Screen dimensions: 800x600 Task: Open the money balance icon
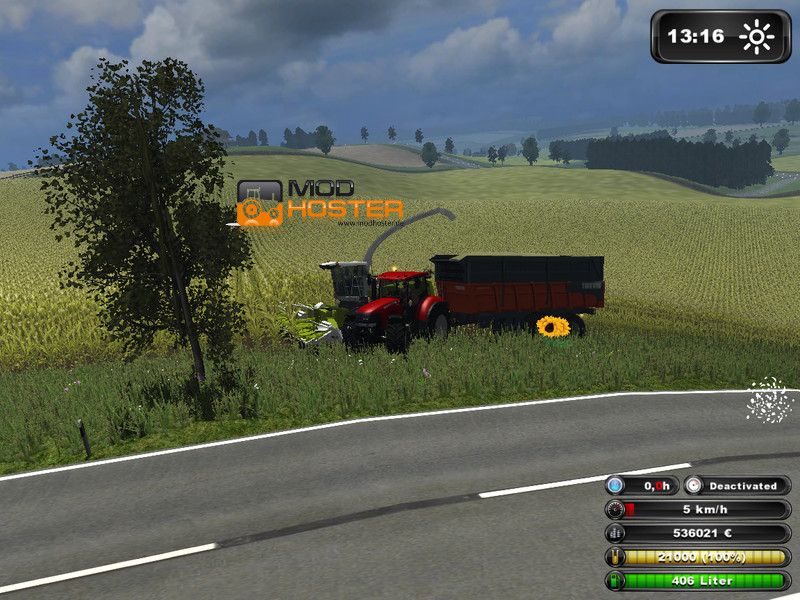[x=616, y=533]
